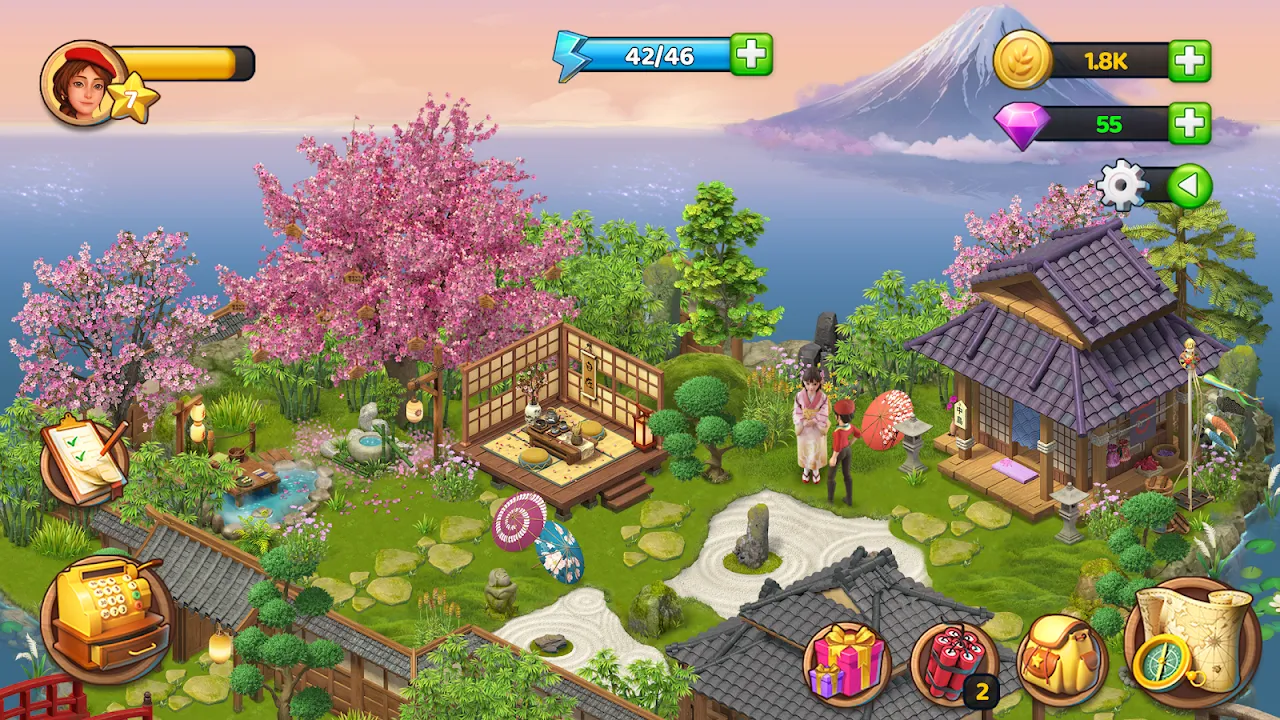Purchase more pink gems with plus button

click(x=1189, y=124)
